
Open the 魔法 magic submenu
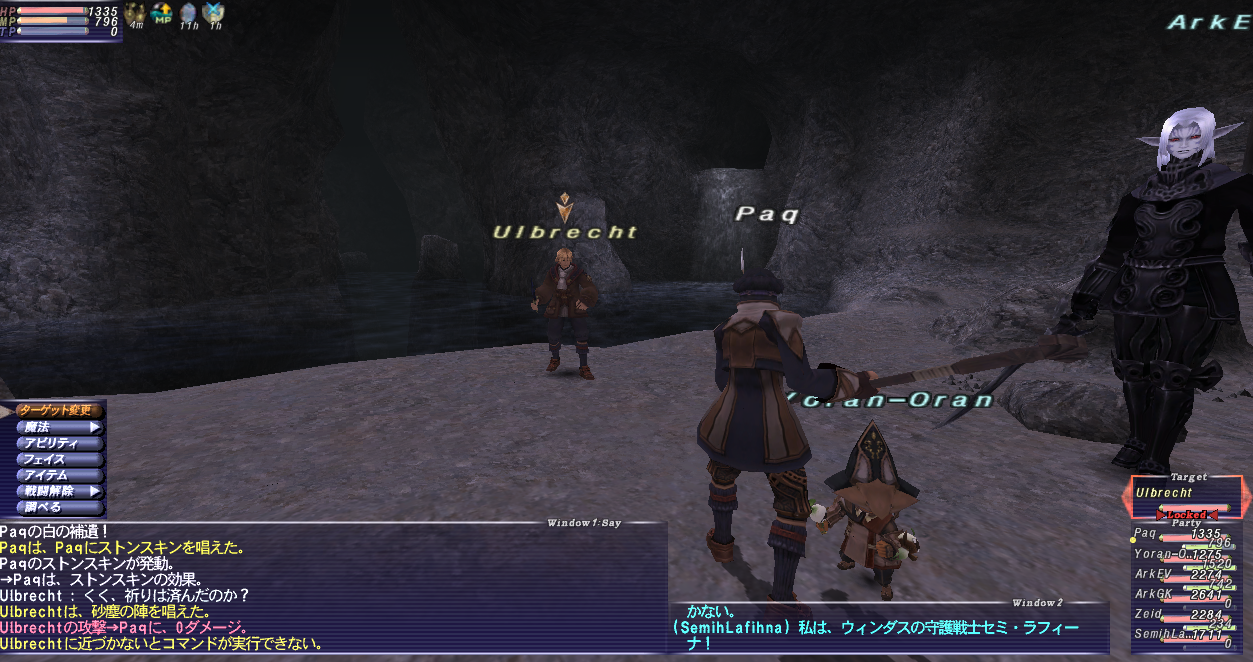(56, 427)
